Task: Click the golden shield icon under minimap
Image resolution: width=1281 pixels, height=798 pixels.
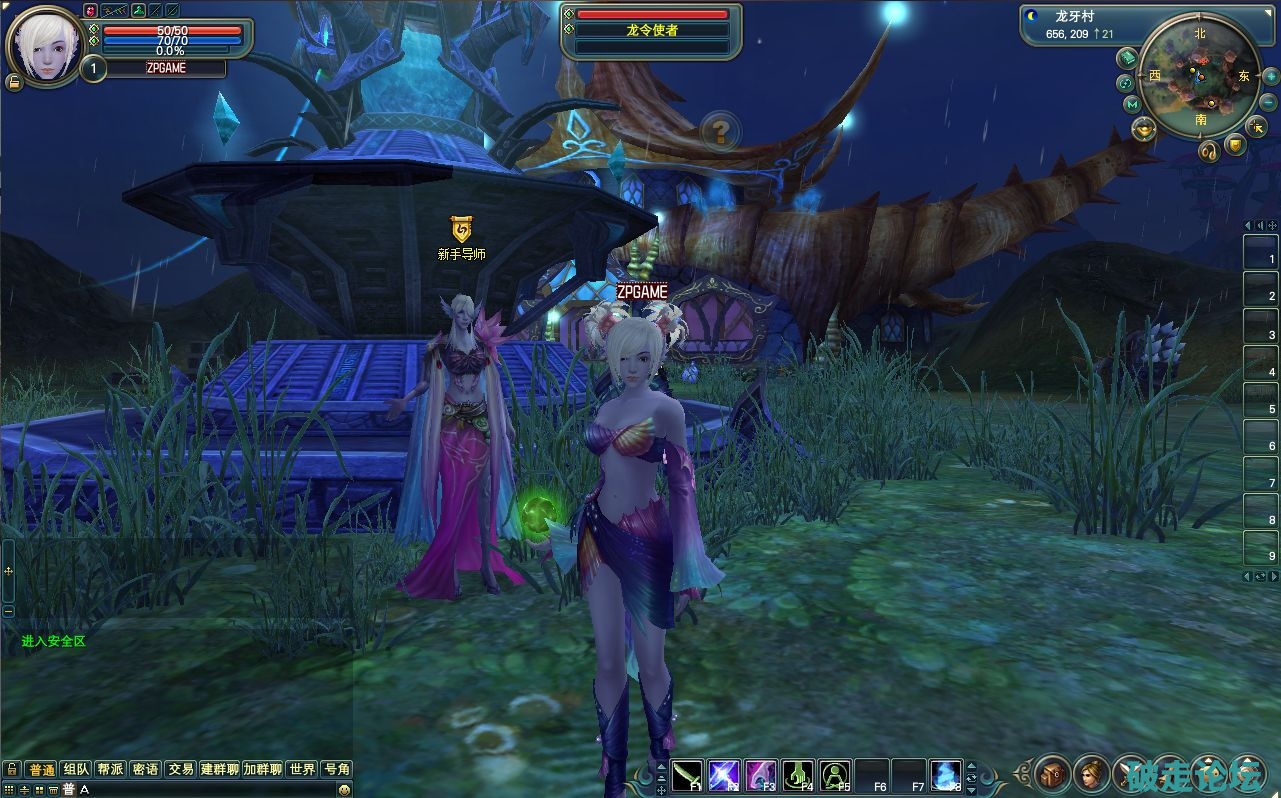Action: click(1235, 147)
